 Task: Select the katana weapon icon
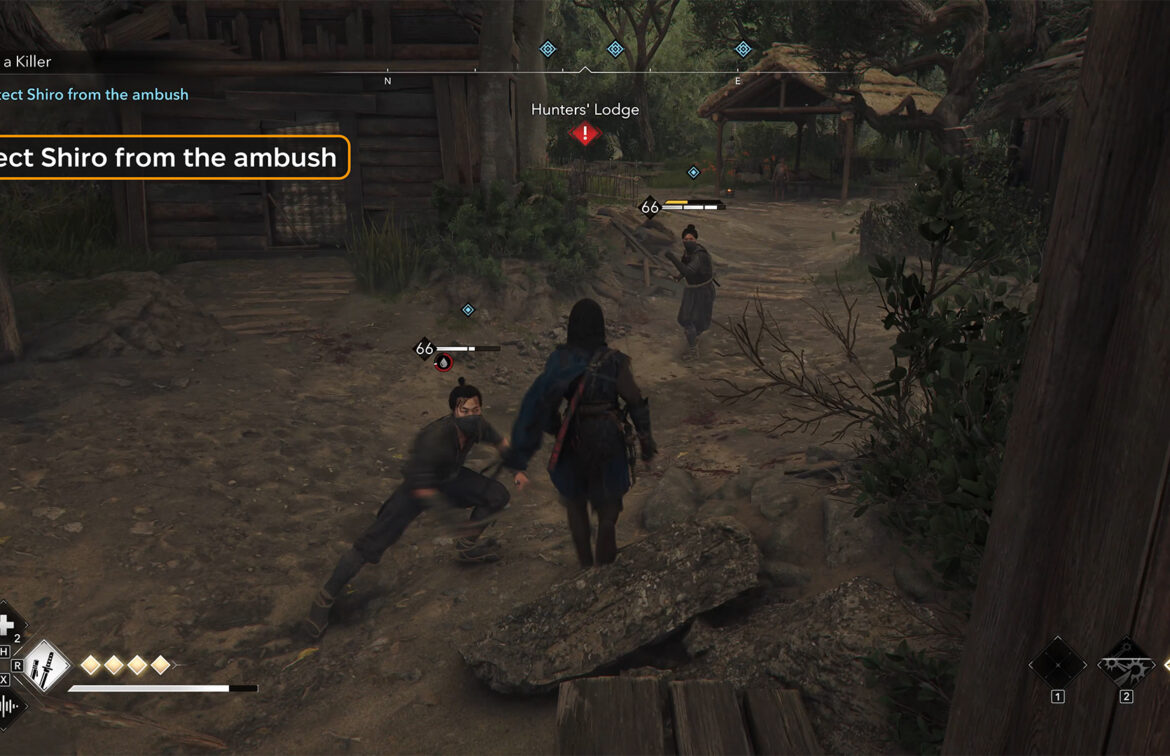(46, 667)
